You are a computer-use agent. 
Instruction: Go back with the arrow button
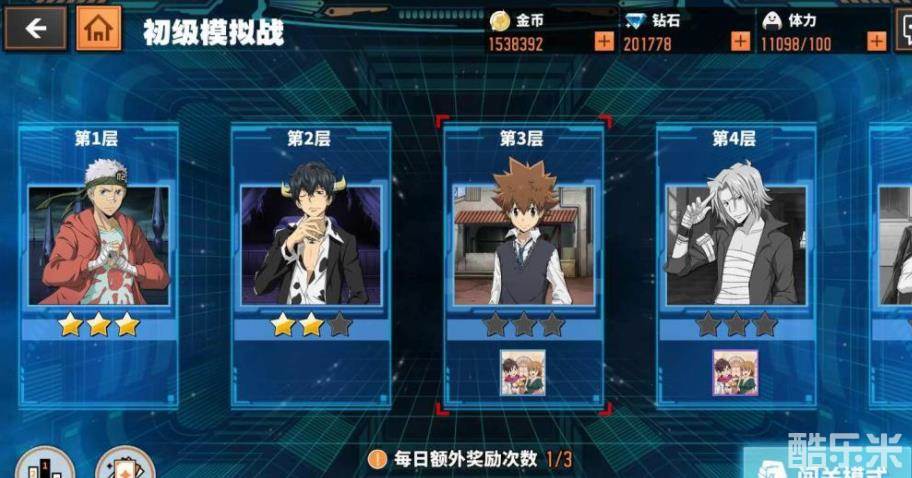tap(35, 29)
